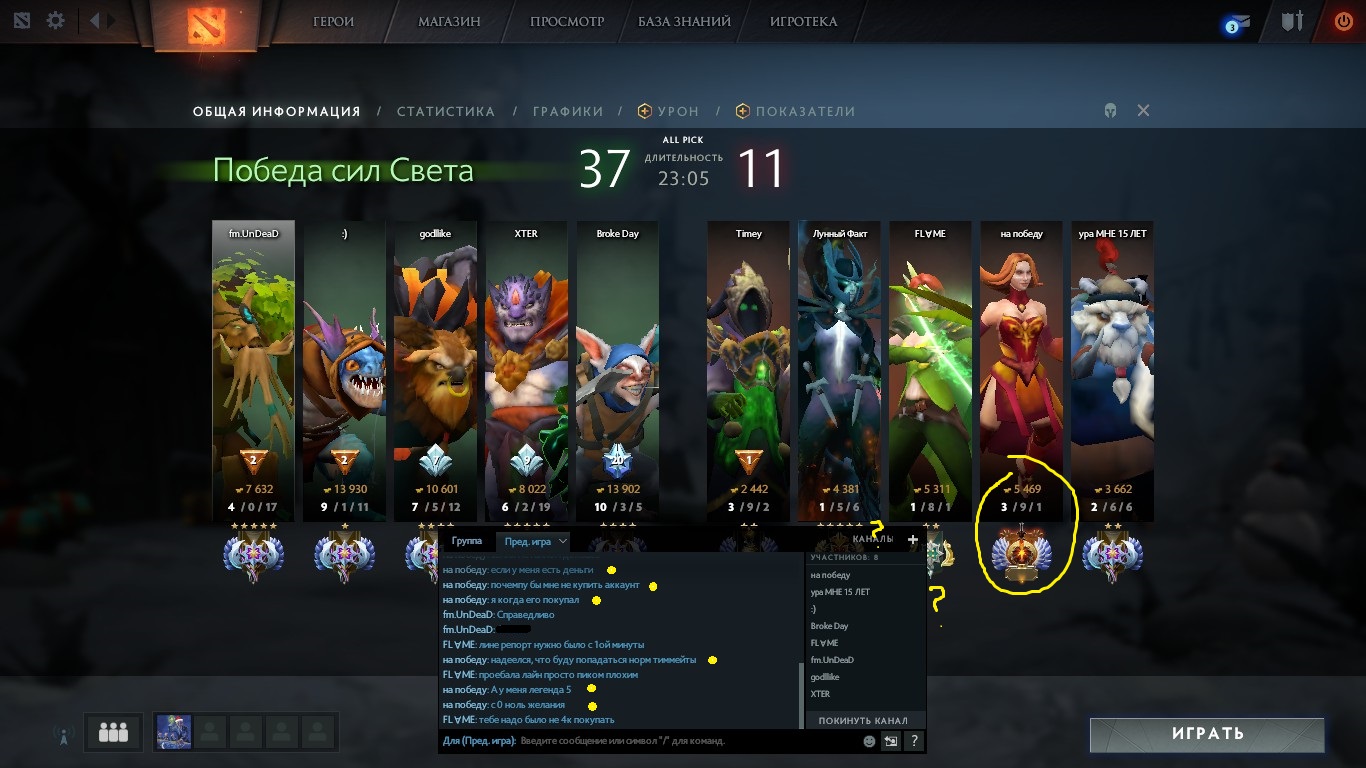
Task: Select the Broke Day Meepo hero card
Action: pos(617,360)
